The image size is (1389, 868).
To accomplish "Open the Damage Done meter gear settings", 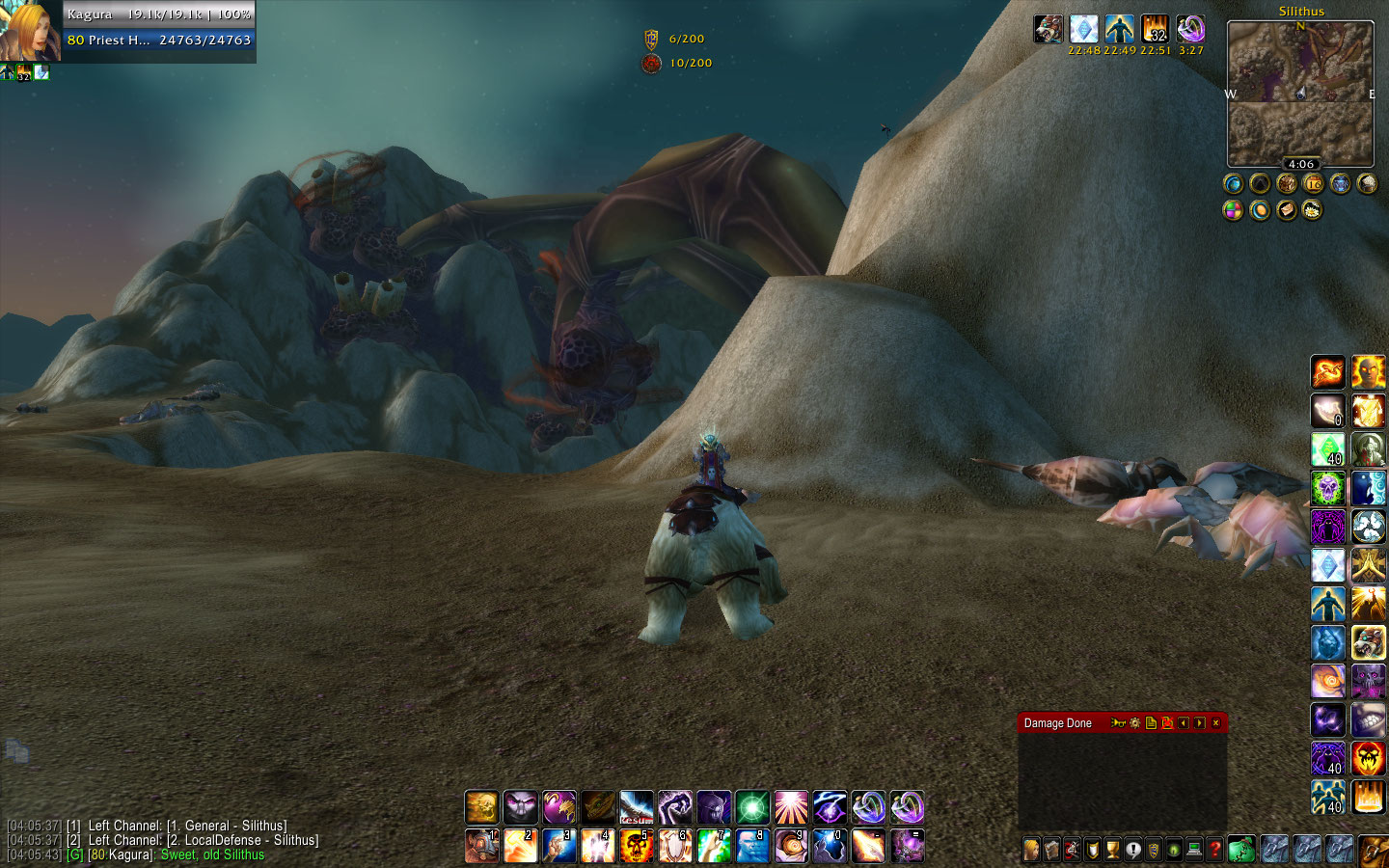I will pos(1134,723).
